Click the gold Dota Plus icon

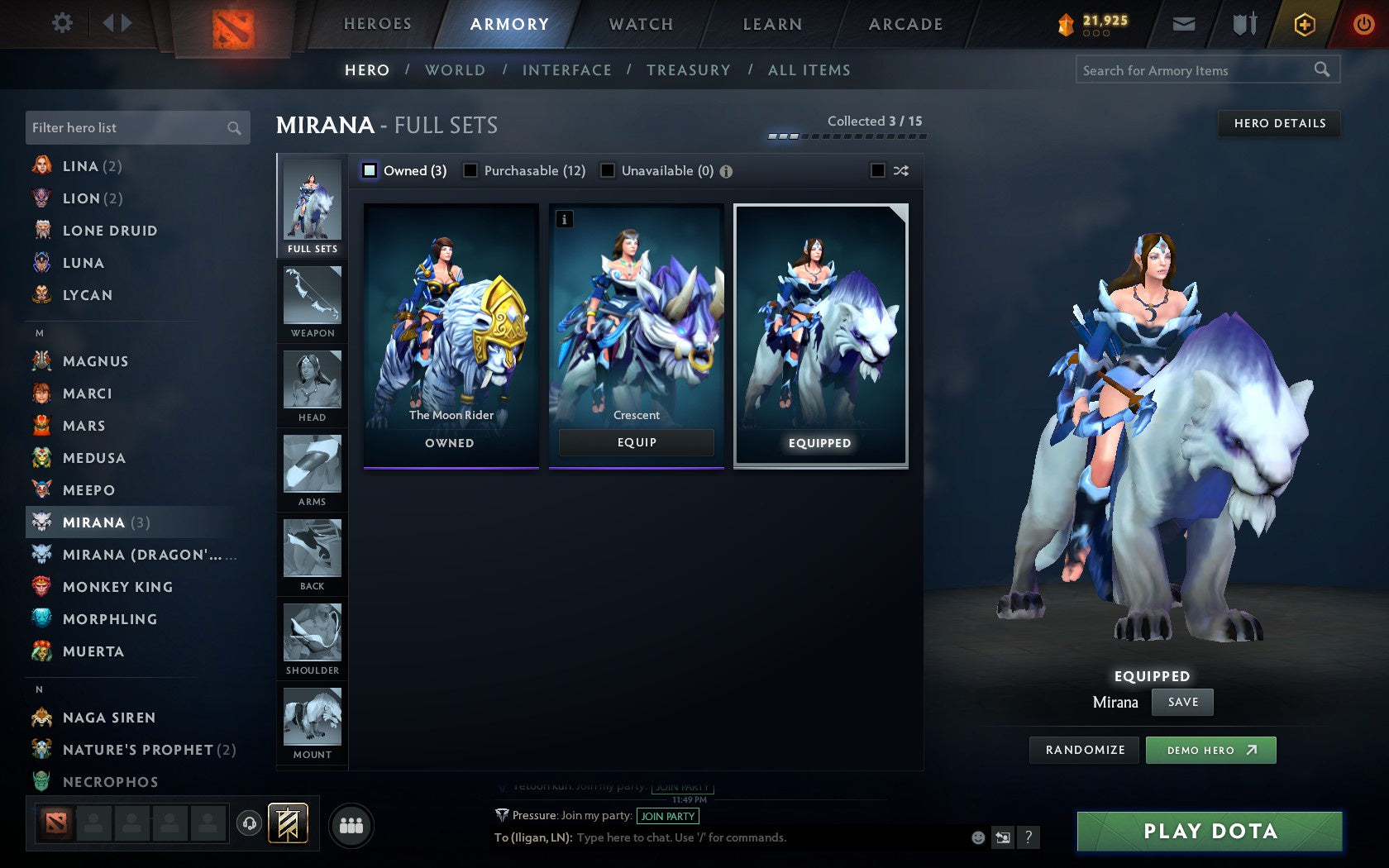(x=1304, y=24)
